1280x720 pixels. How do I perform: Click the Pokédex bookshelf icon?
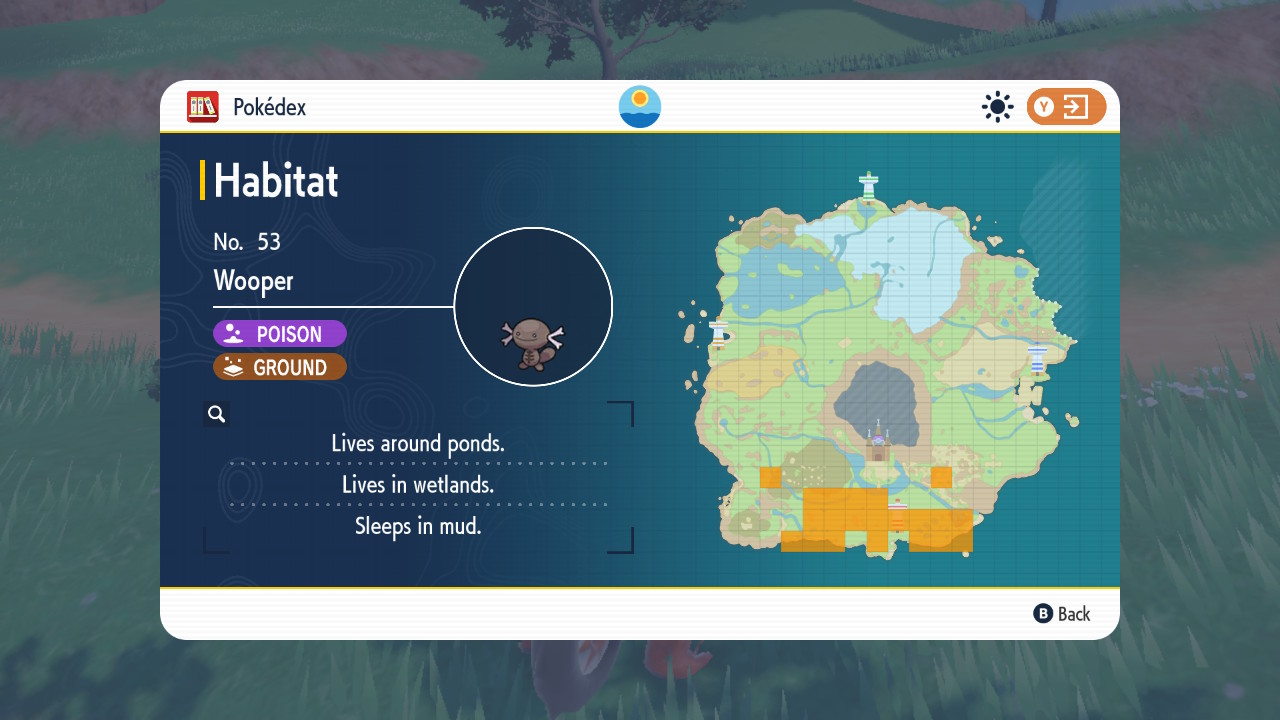point(203,107)
